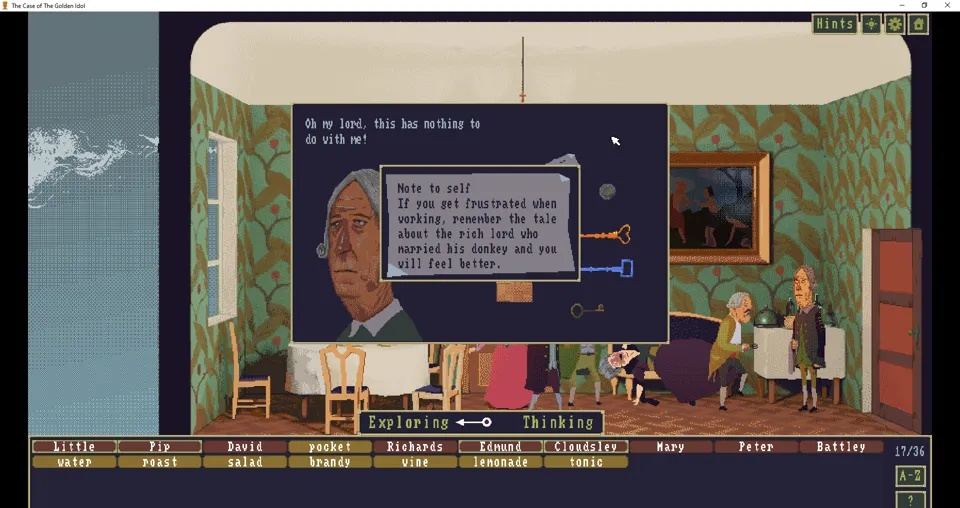Select the Exploring mode label

click(408, 423)
